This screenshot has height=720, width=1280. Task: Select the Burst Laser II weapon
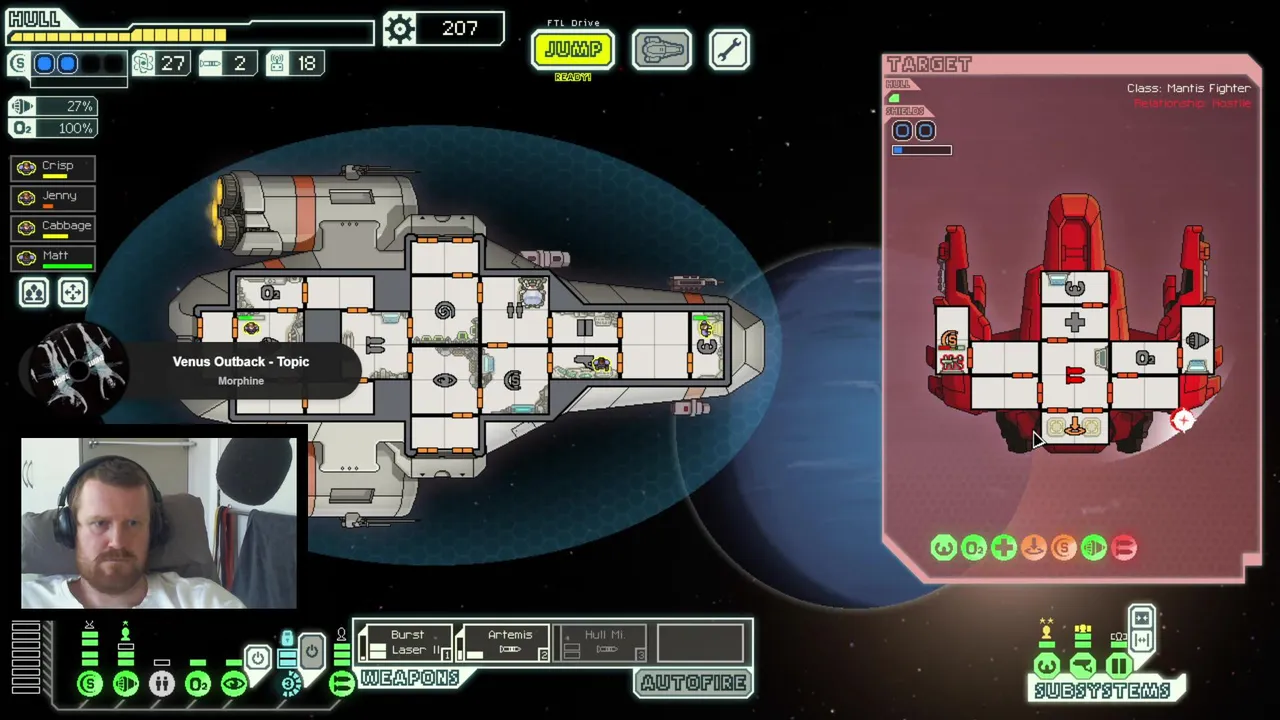(x=405, y=642)
